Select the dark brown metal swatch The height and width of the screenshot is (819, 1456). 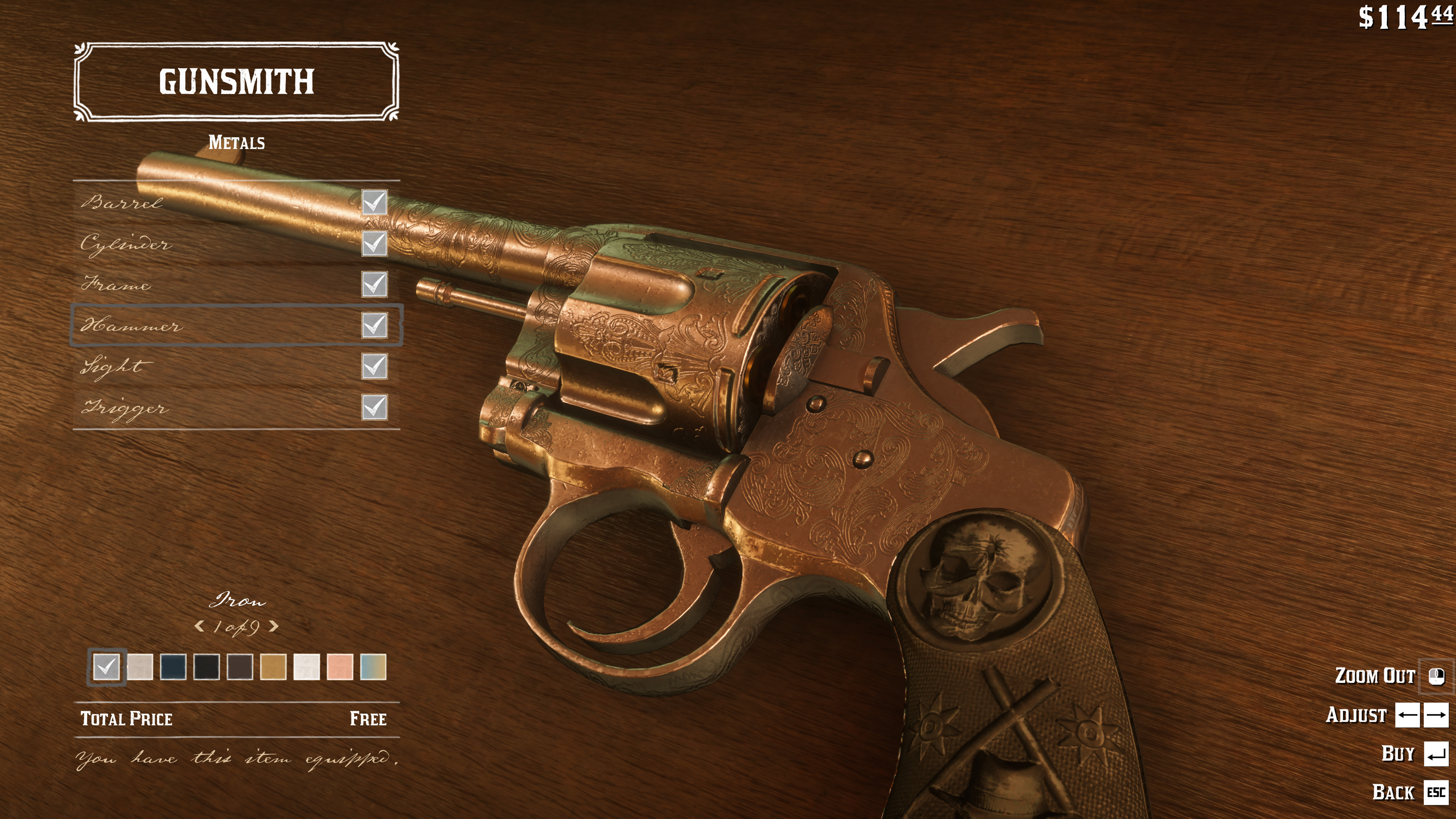(x=240, y=667)
